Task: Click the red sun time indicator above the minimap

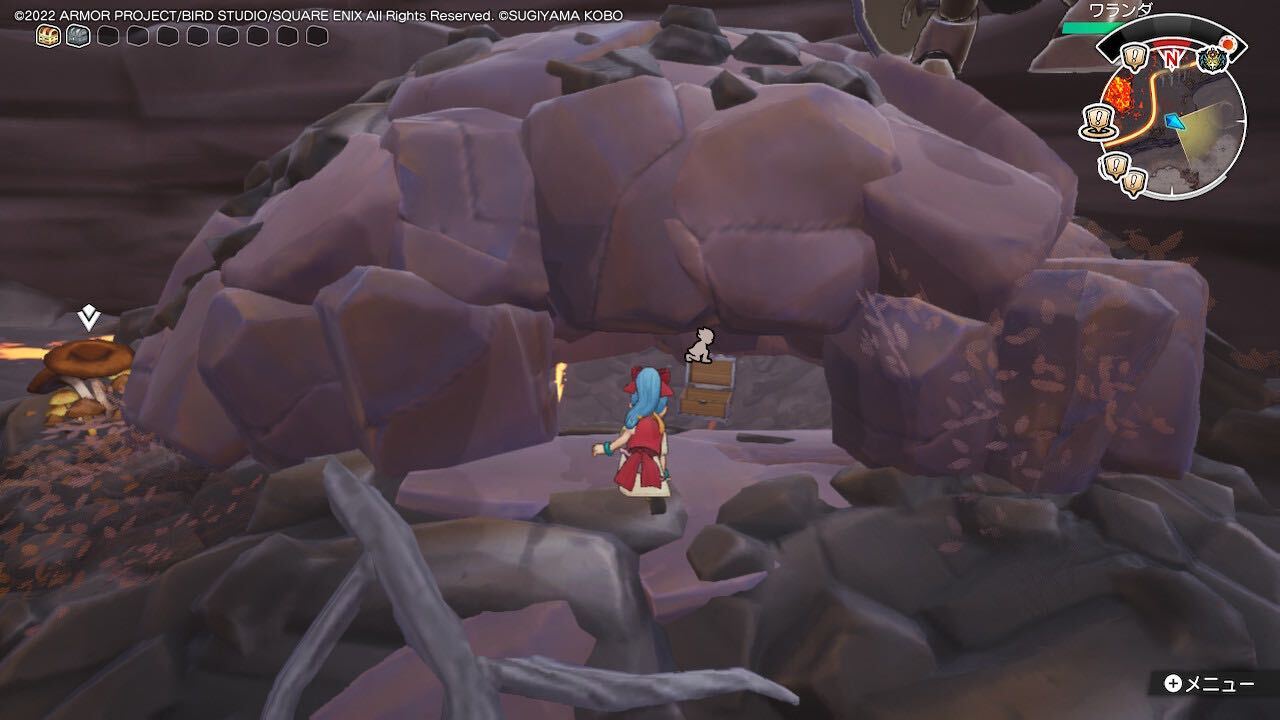Action: (x=1228, y=43)
